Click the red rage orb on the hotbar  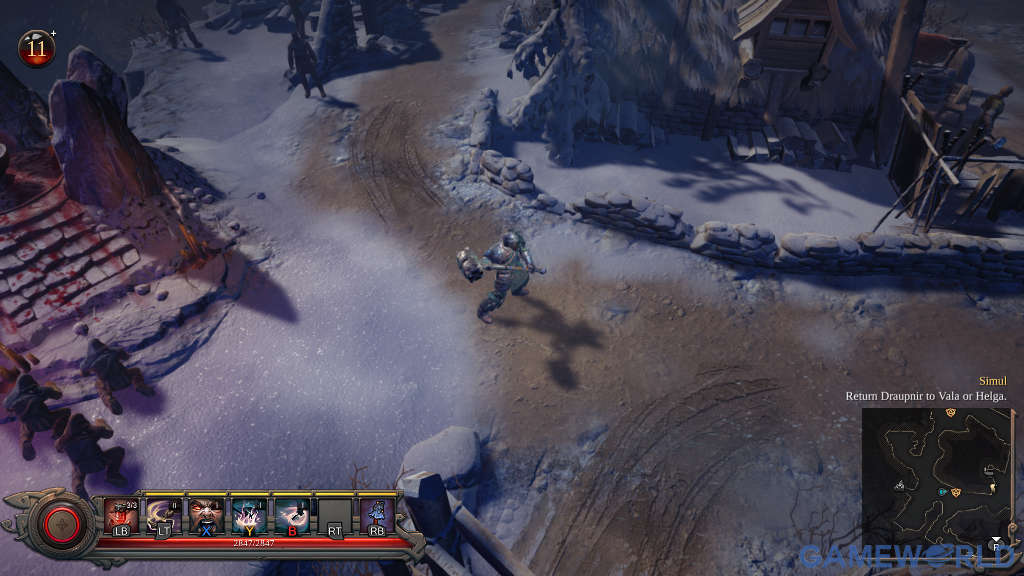pos(61,523)
